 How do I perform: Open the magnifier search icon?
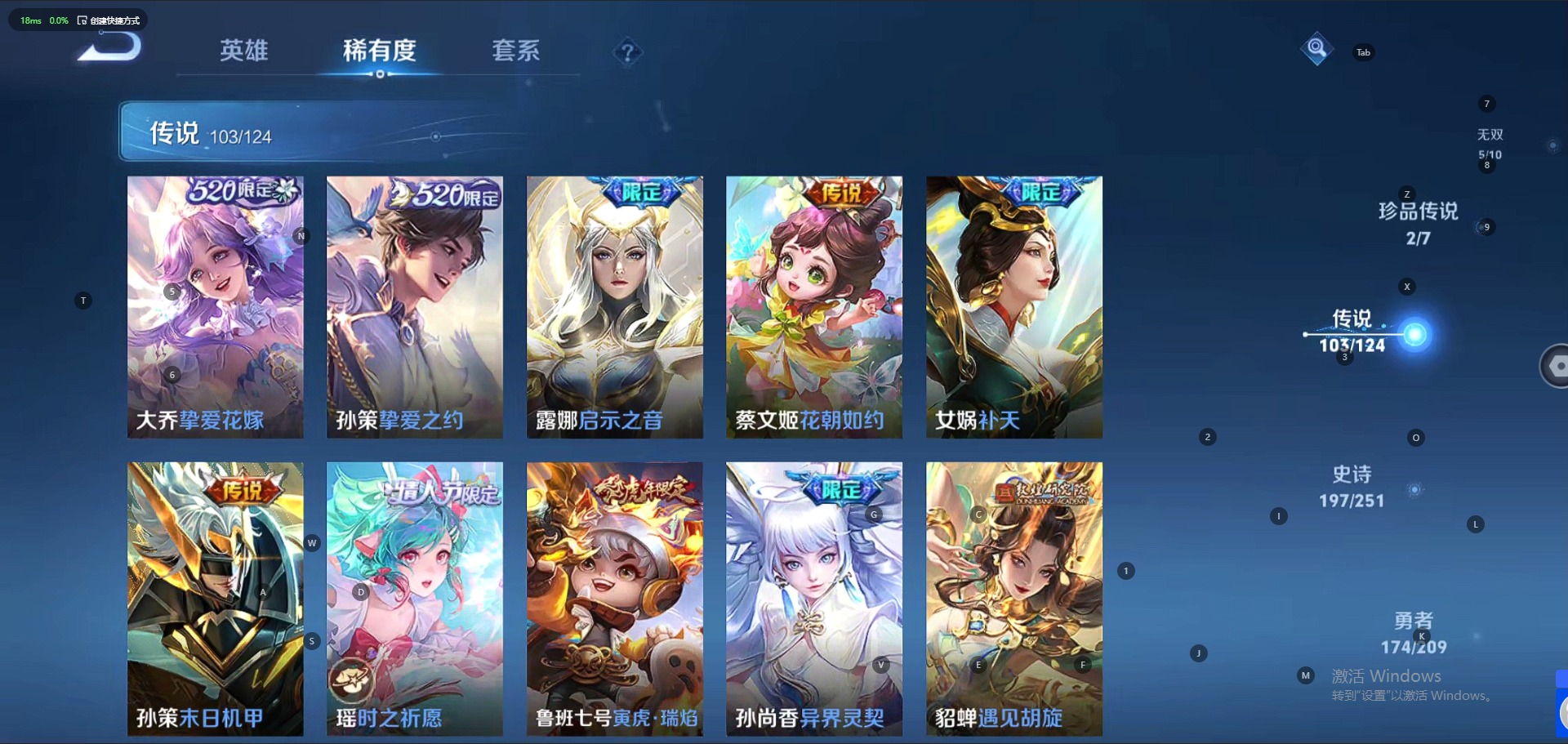click(x=1316, y=49)
